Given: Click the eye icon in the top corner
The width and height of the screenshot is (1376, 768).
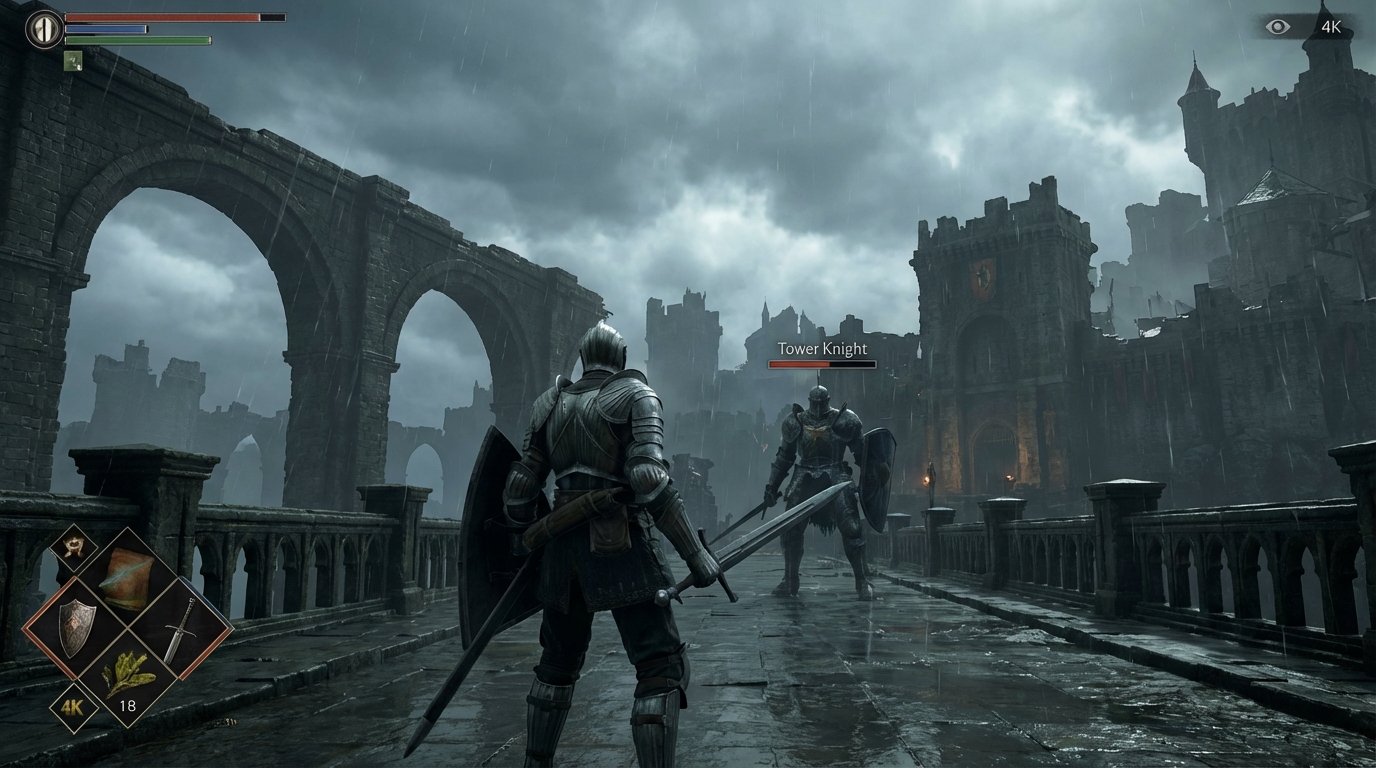Looking at the screenshot, I should [1278, 27].
